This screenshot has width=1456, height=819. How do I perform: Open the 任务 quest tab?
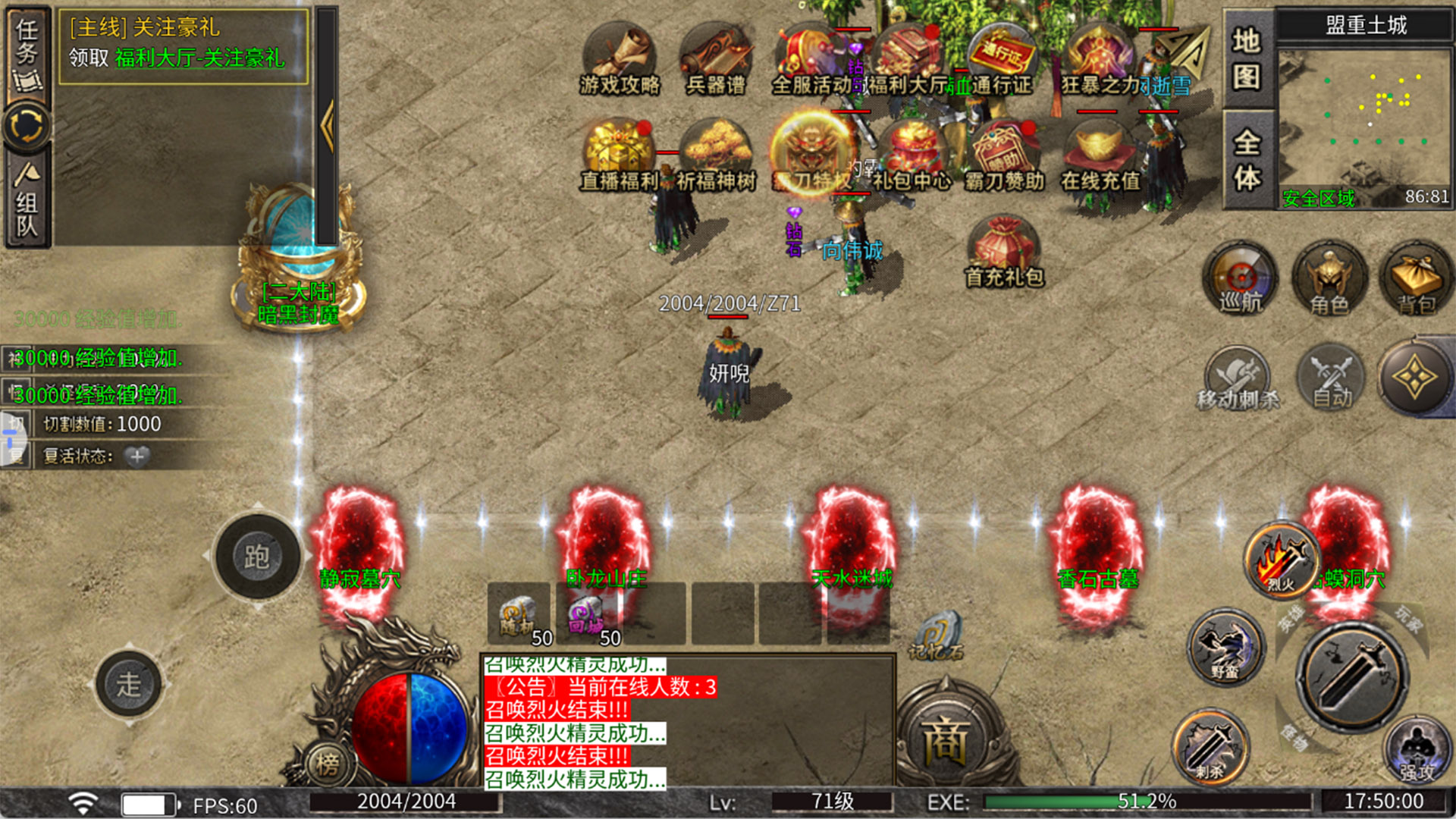27,53
